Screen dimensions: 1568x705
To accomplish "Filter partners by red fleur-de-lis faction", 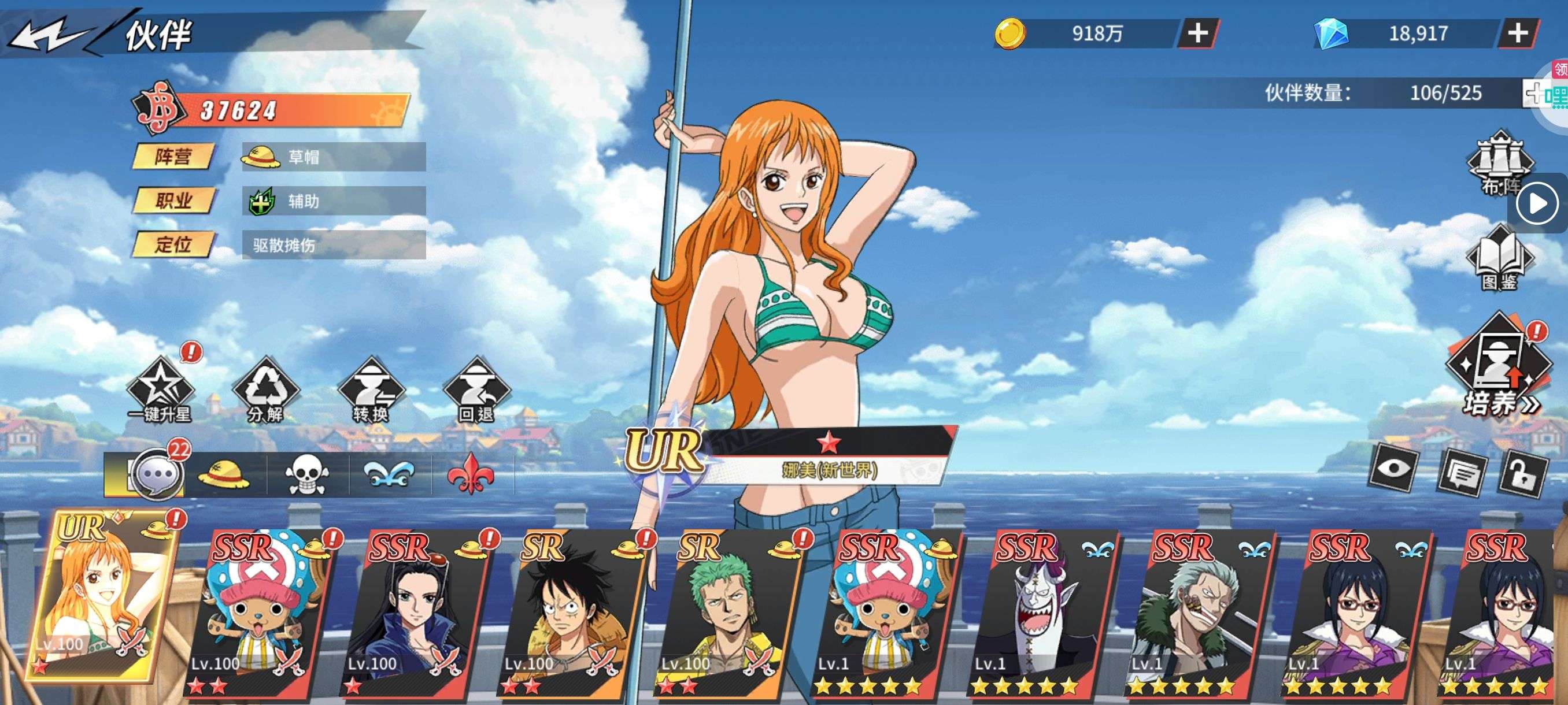I will (471, 475).
